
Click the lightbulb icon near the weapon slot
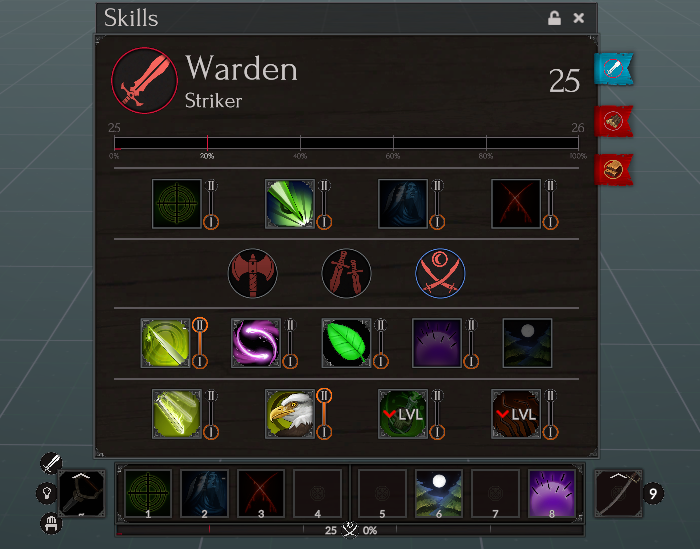[46, 493]
